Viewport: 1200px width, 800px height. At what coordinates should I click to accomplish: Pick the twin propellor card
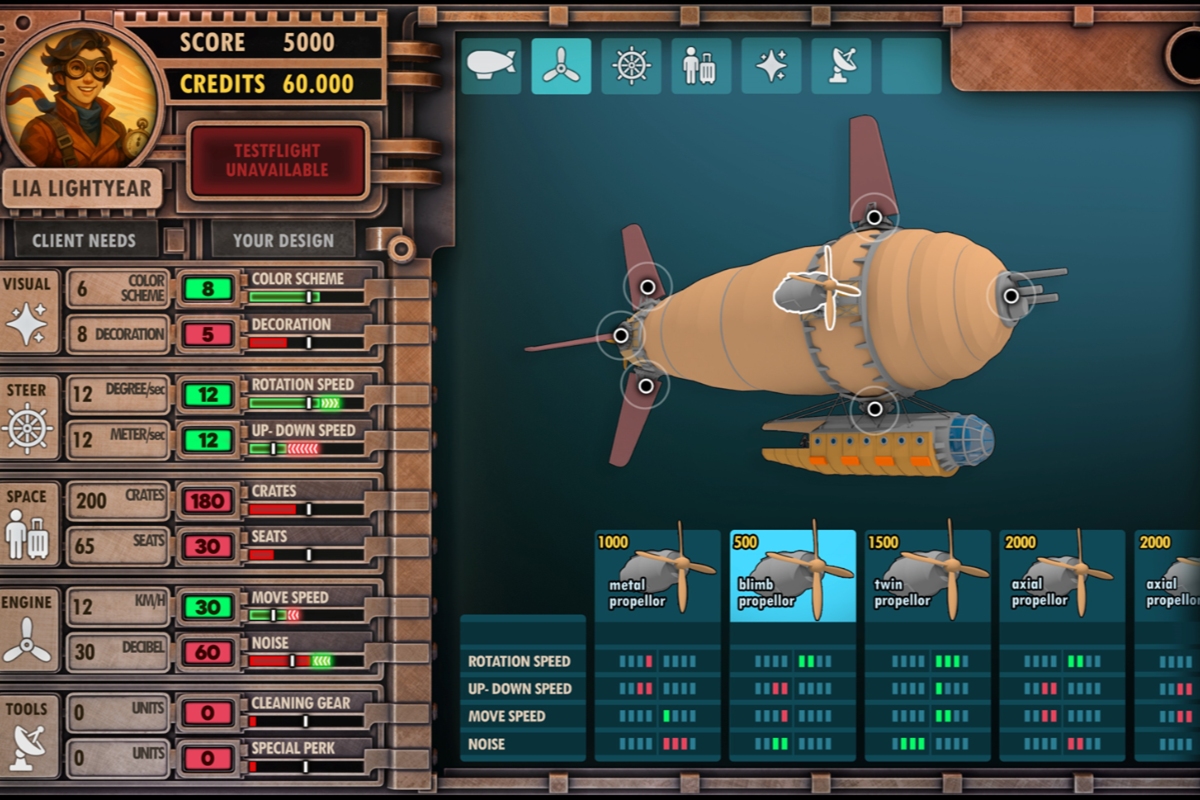tap(928, 575)
